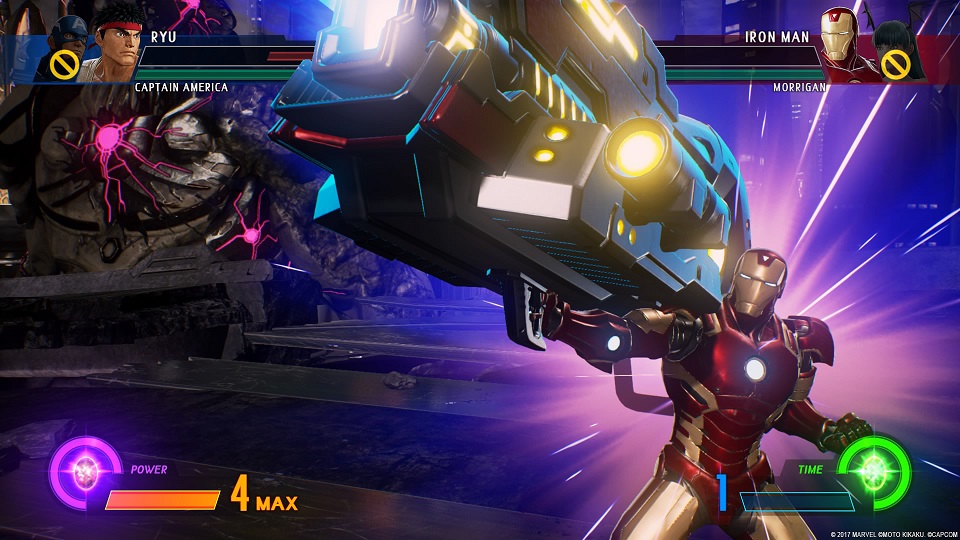Activate the green Time Stone icon

click(873, 469)
